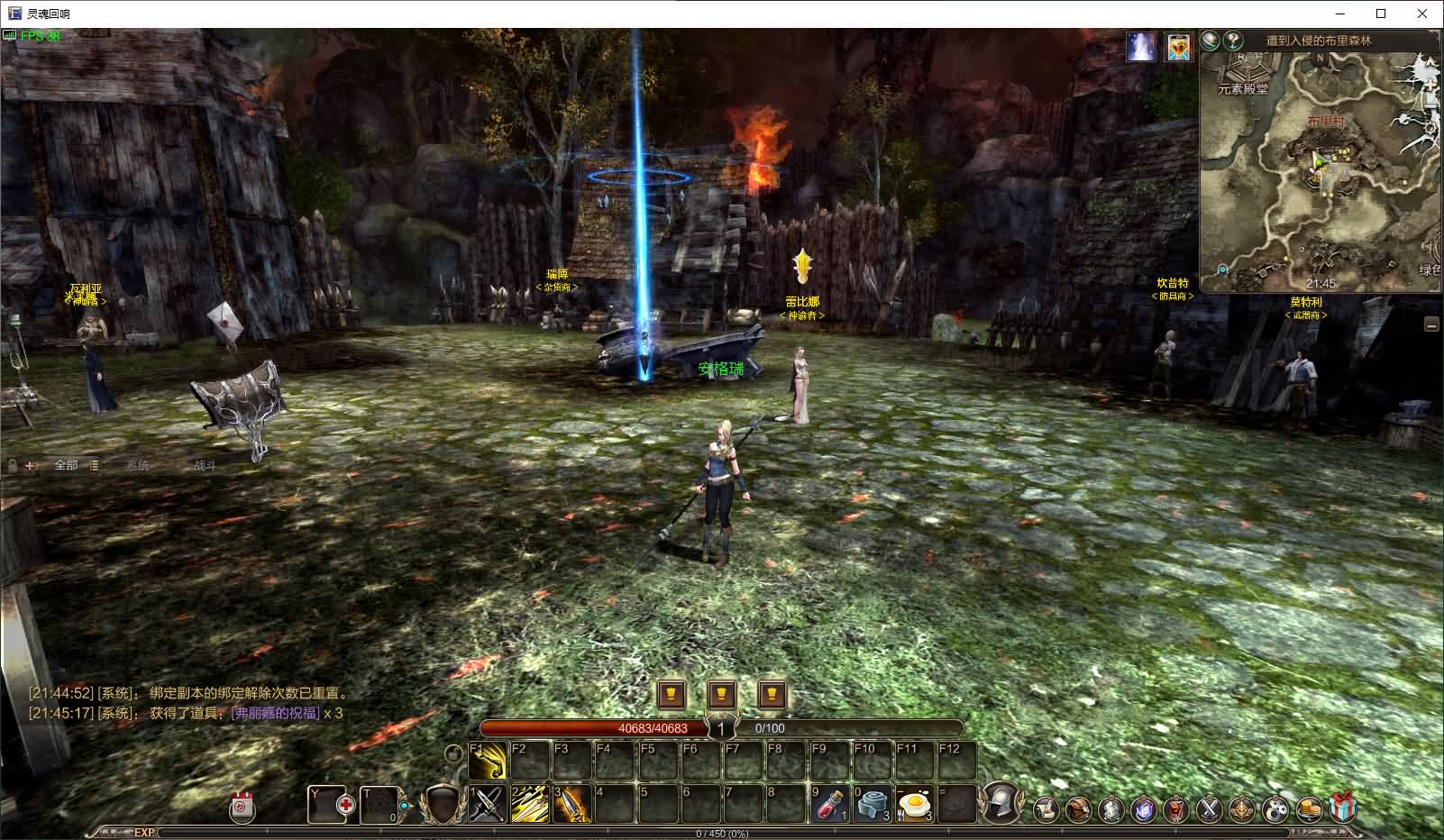Click the minimap of Bree Forest
Screen dimensions: 1444x840
1319,171
